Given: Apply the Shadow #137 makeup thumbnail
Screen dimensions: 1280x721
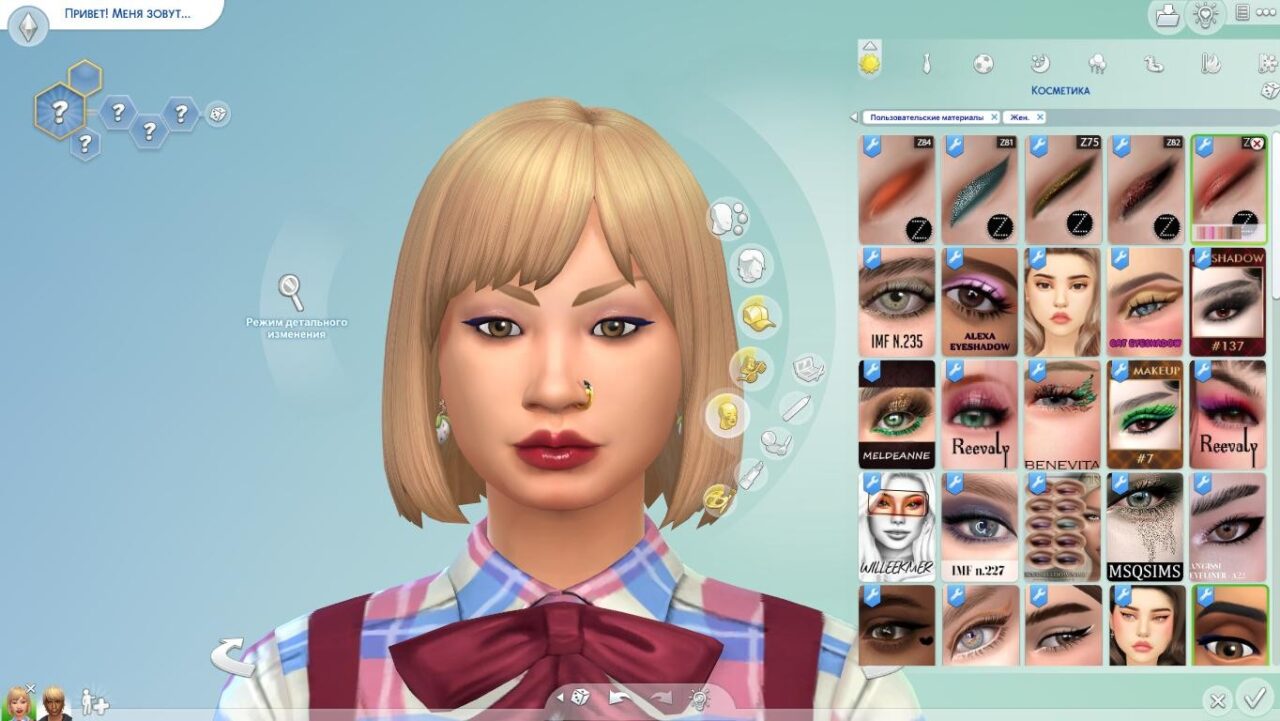Looking at the screenshot, I should click(1228, 302).
